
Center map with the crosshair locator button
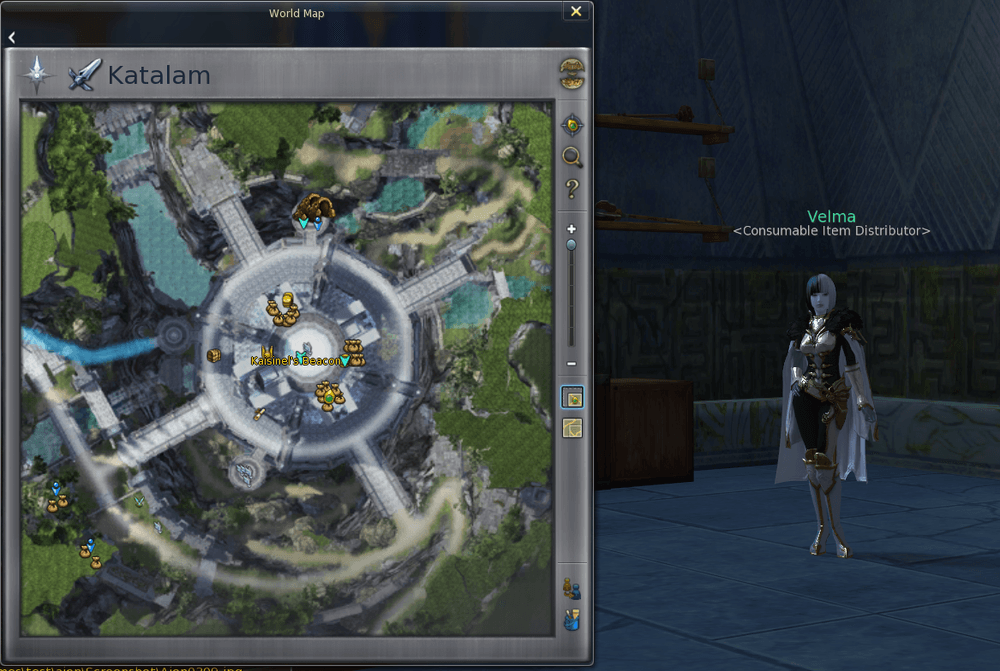572,125
